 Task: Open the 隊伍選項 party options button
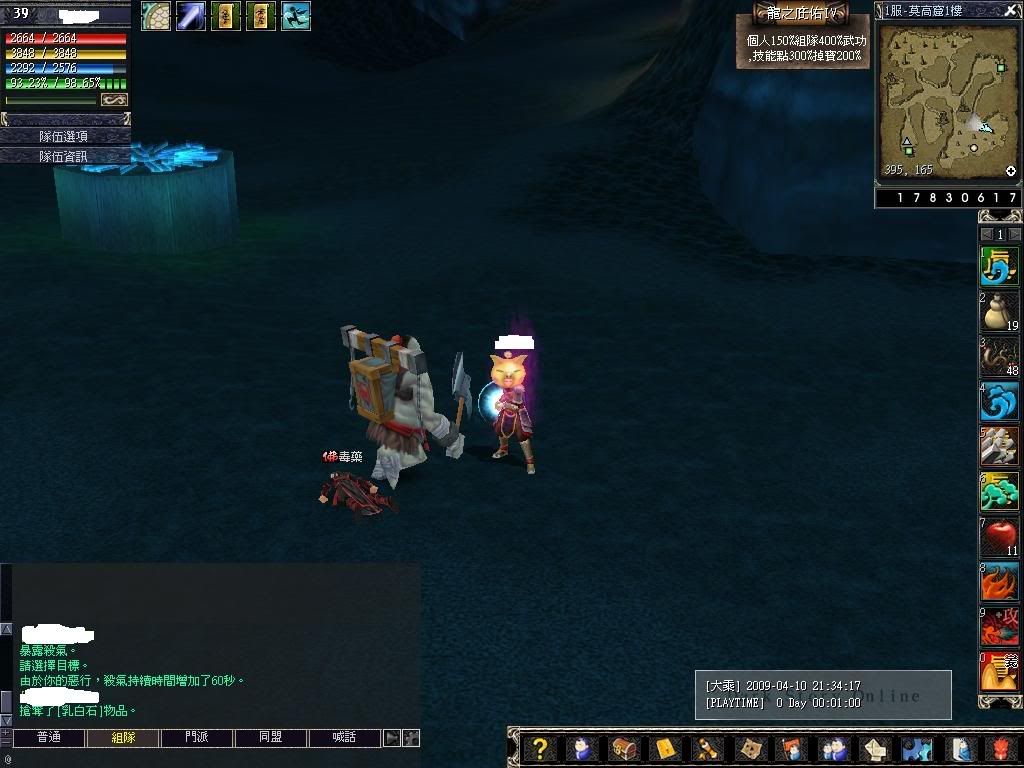coord(64,136)
